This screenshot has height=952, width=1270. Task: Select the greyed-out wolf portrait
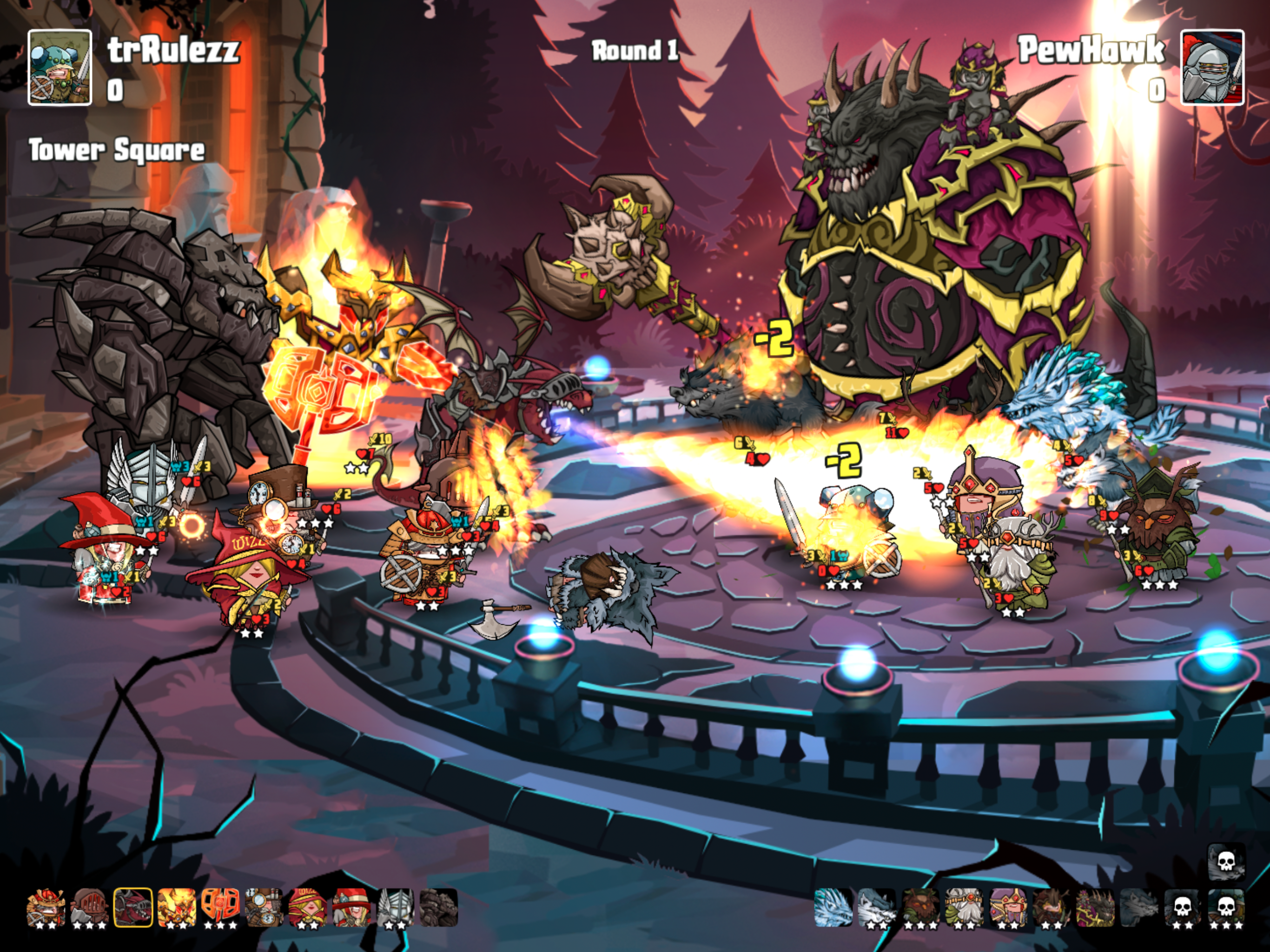point(1138,907)
